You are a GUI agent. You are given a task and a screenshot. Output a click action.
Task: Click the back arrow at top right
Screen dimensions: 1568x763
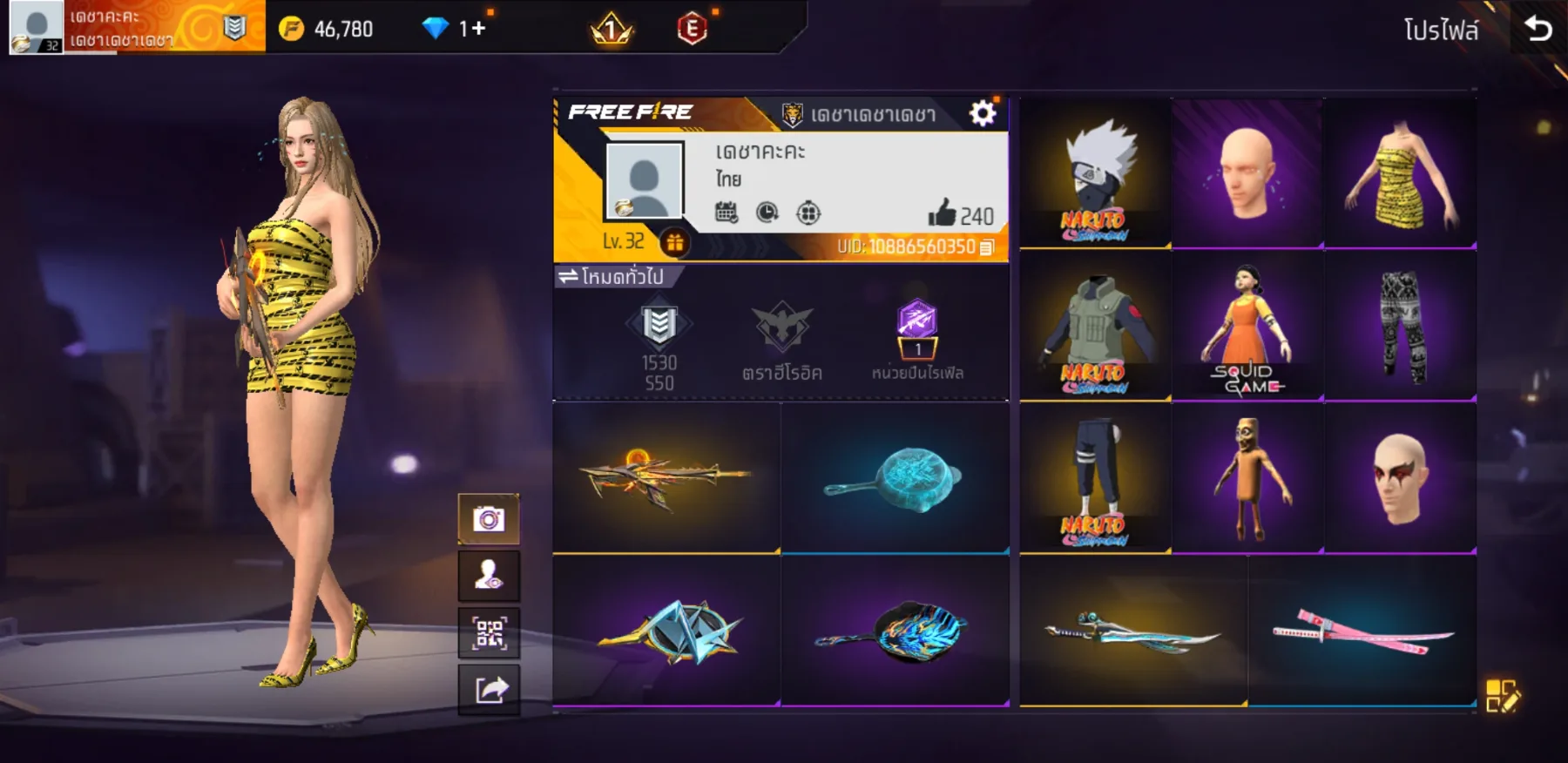[x=1539, y=26]
